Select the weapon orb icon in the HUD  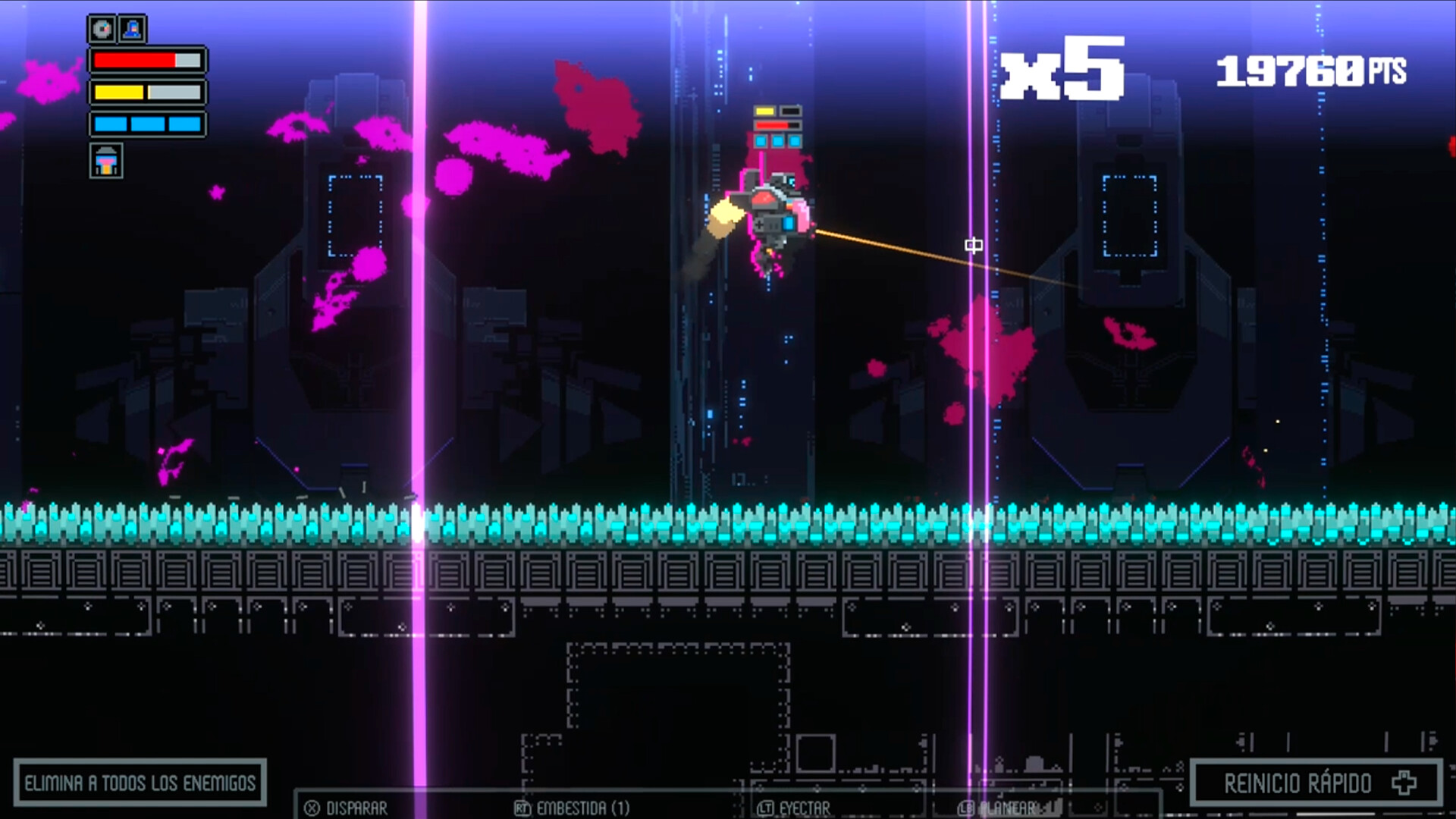(102, 29)
